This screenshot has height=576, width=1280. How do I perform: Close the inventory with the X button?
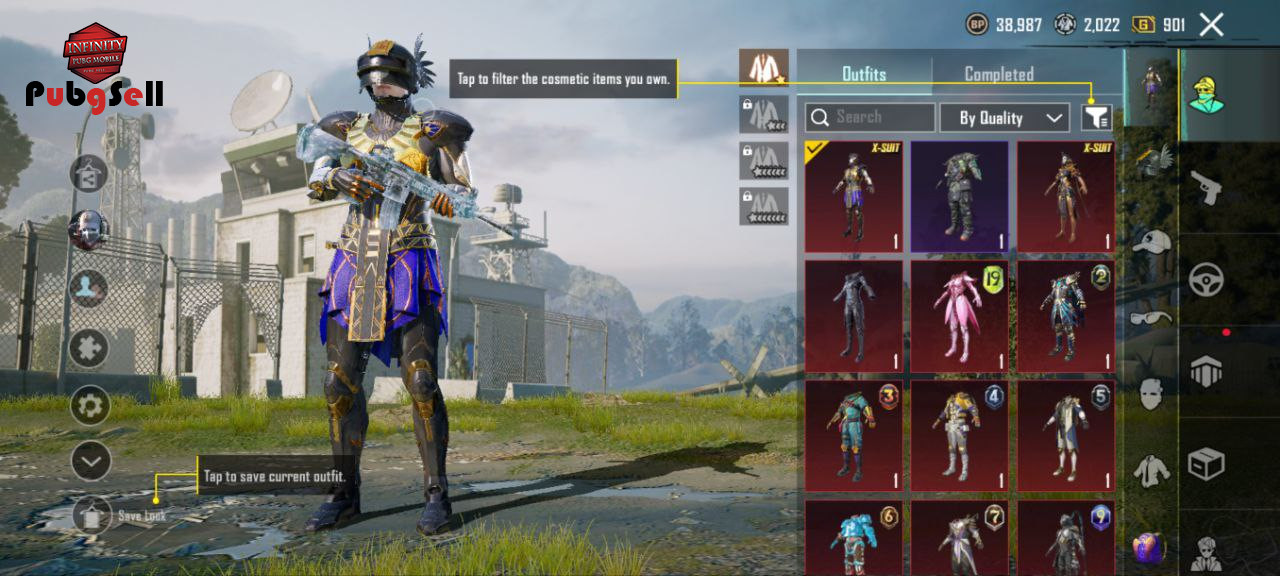click(x=1211, y=25)
